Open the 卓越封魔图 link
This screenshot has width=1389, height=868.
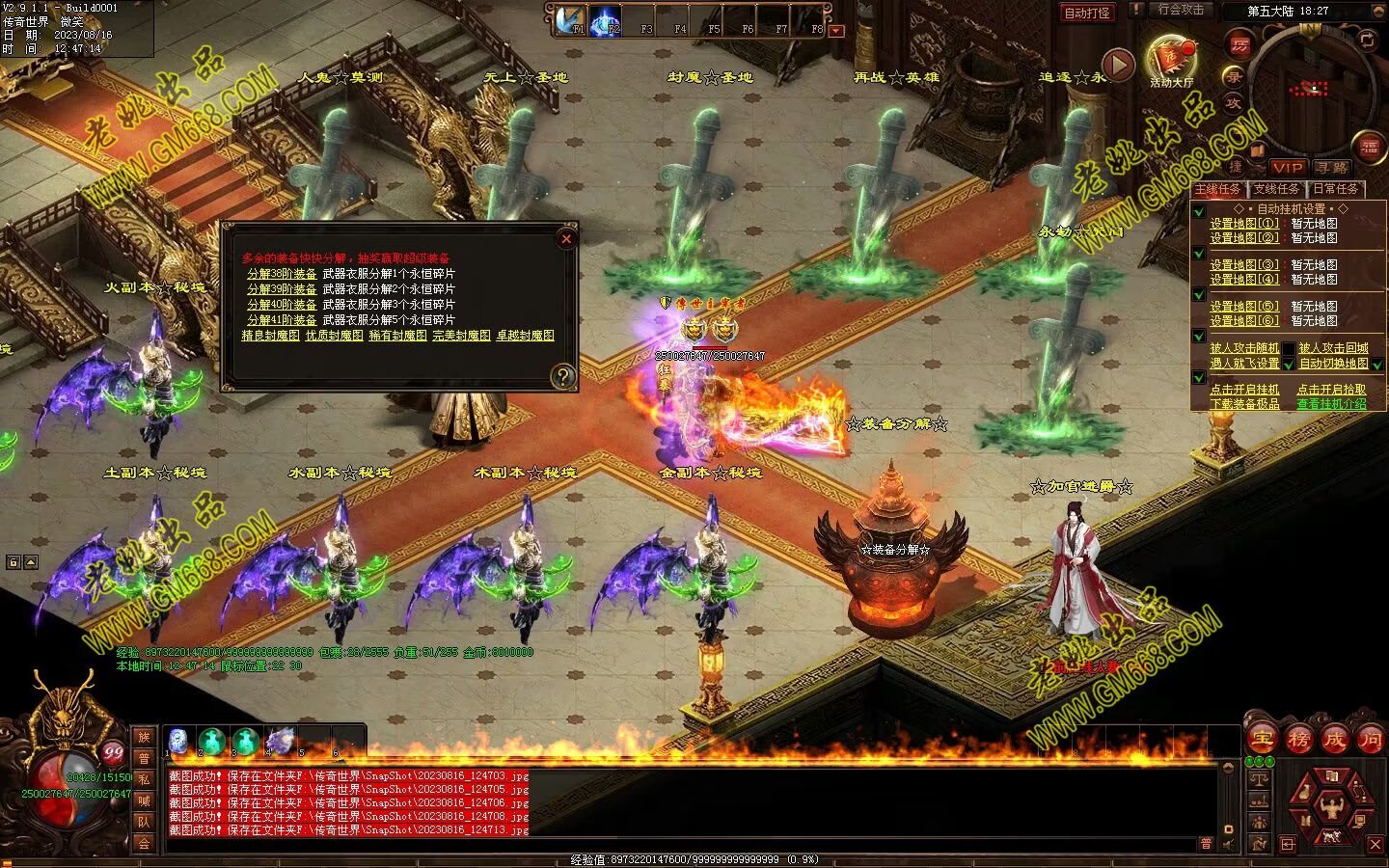(x=525, y=336)
